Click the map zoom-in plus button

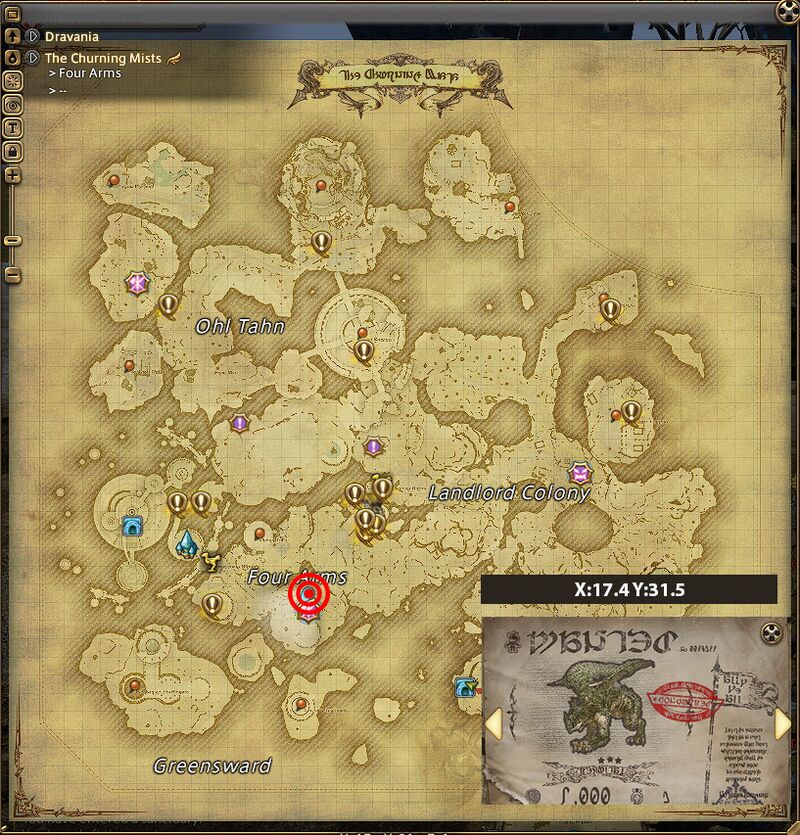13,176
